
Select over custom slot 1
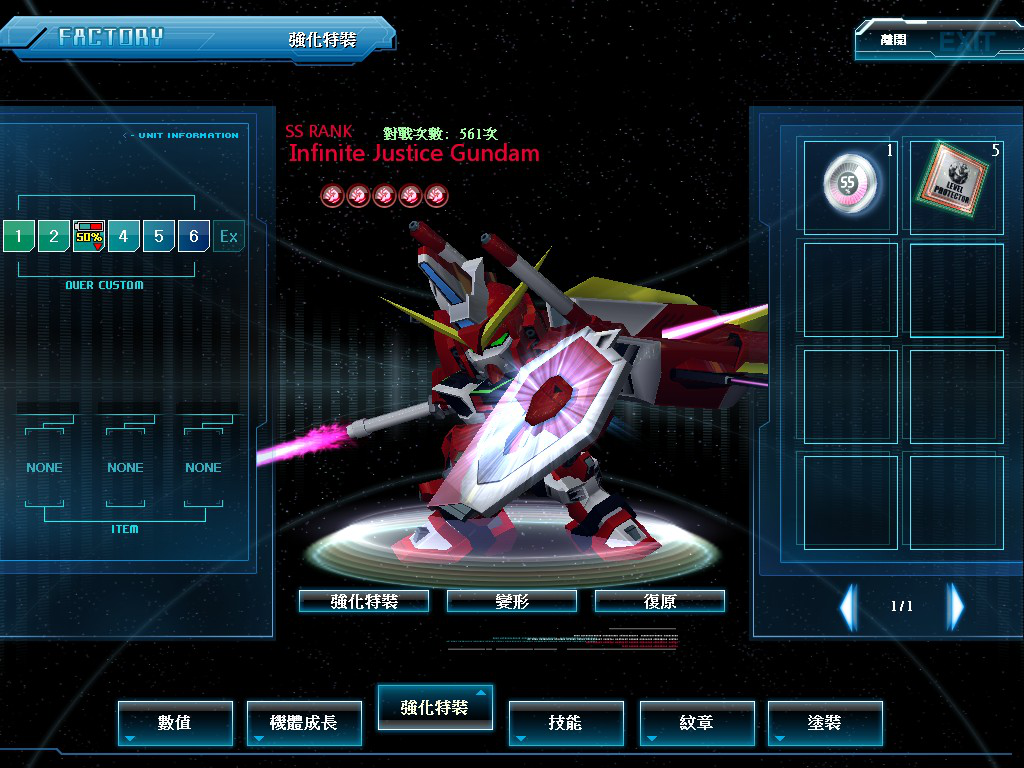click(18, 237)
